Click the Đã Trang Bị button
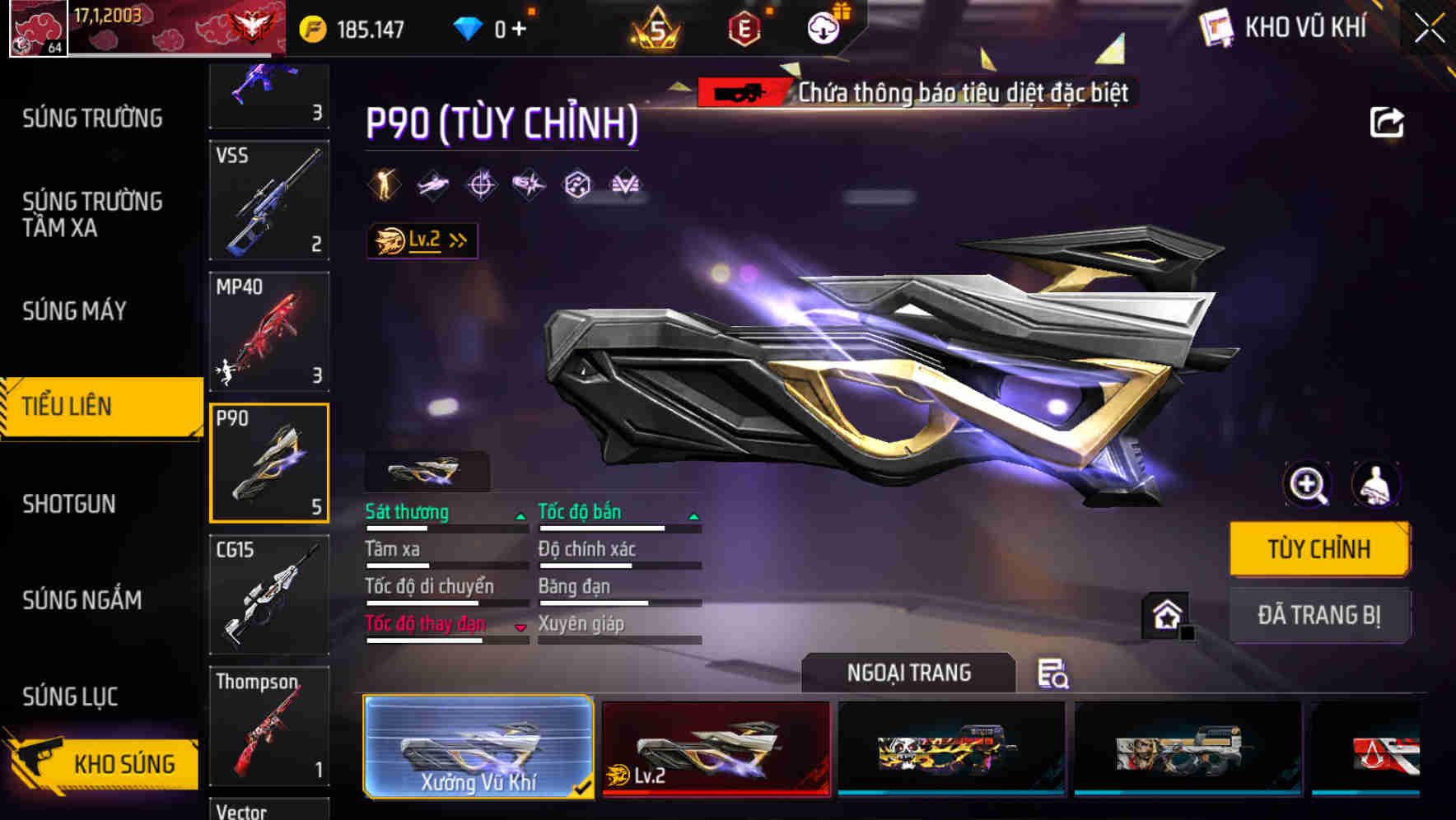 pos(1319,615)
